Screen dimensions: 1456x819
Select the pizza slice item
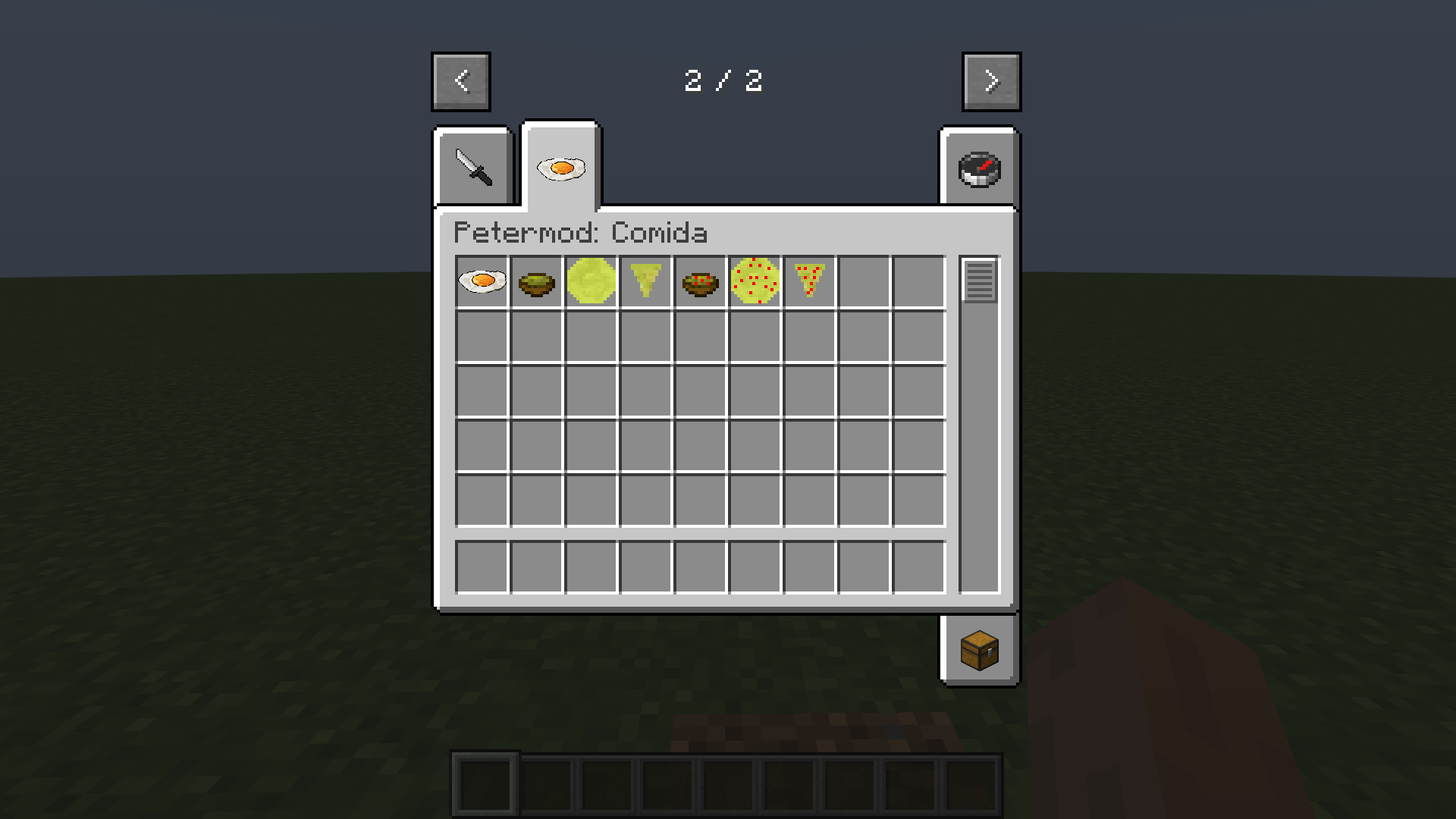808,281
